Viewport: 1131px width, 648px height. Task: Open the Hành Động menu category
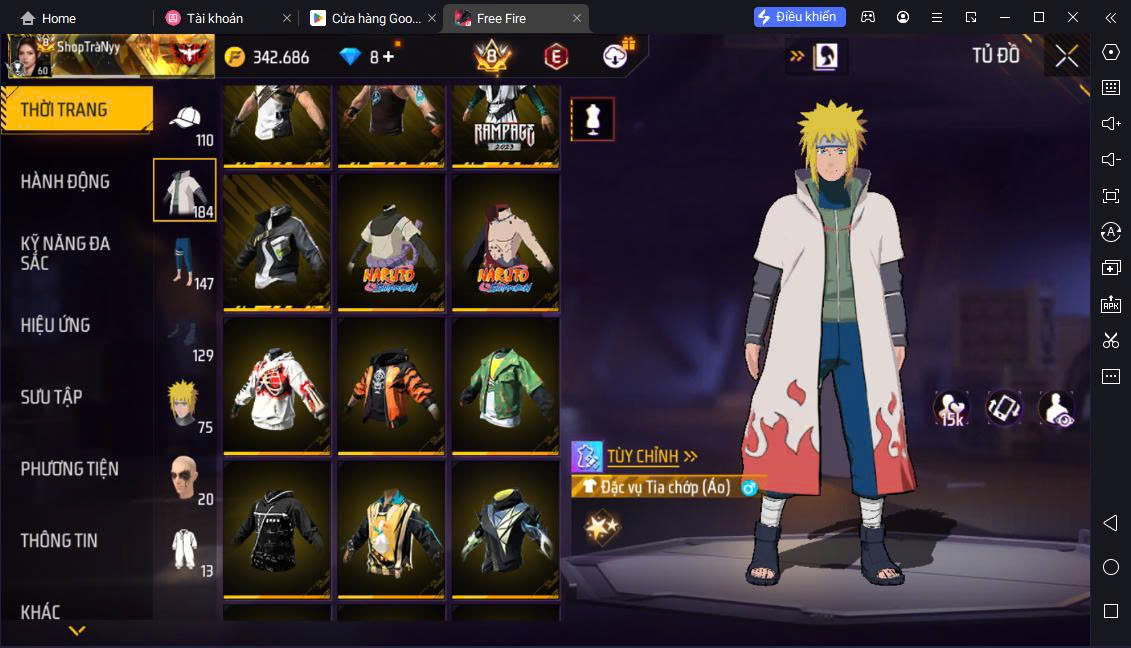point(66,182)
